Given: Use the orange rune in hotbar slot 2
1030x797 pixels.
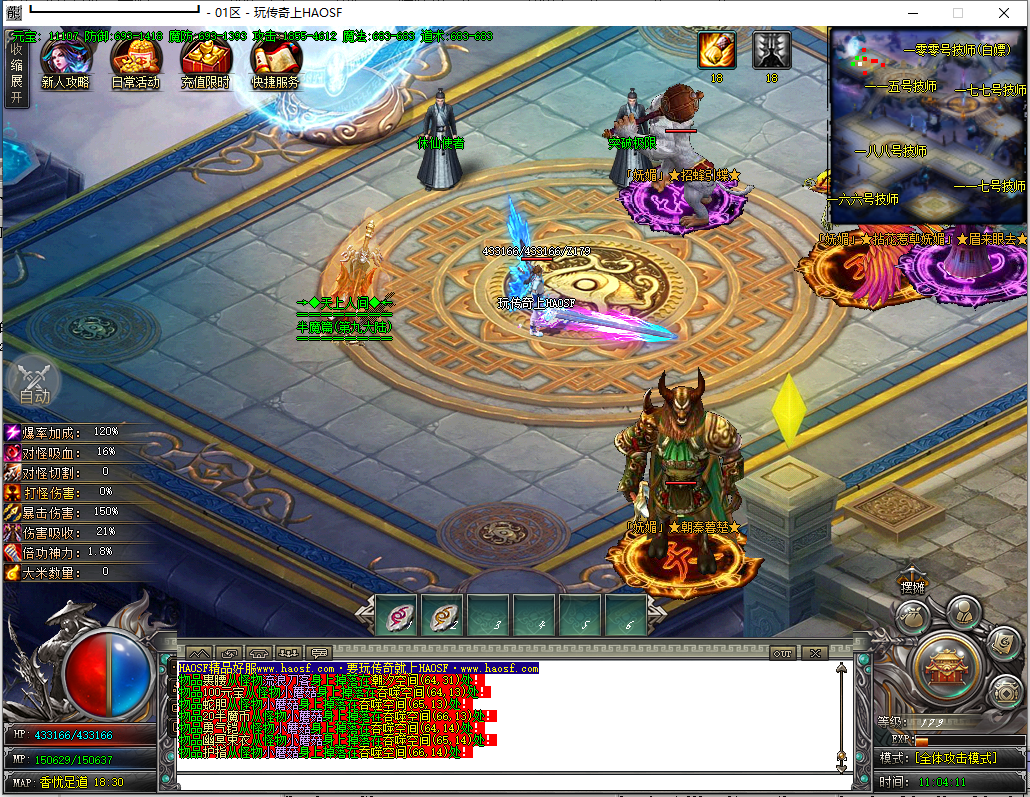Looking at the screenshot, I should click(x=443, y=618).
